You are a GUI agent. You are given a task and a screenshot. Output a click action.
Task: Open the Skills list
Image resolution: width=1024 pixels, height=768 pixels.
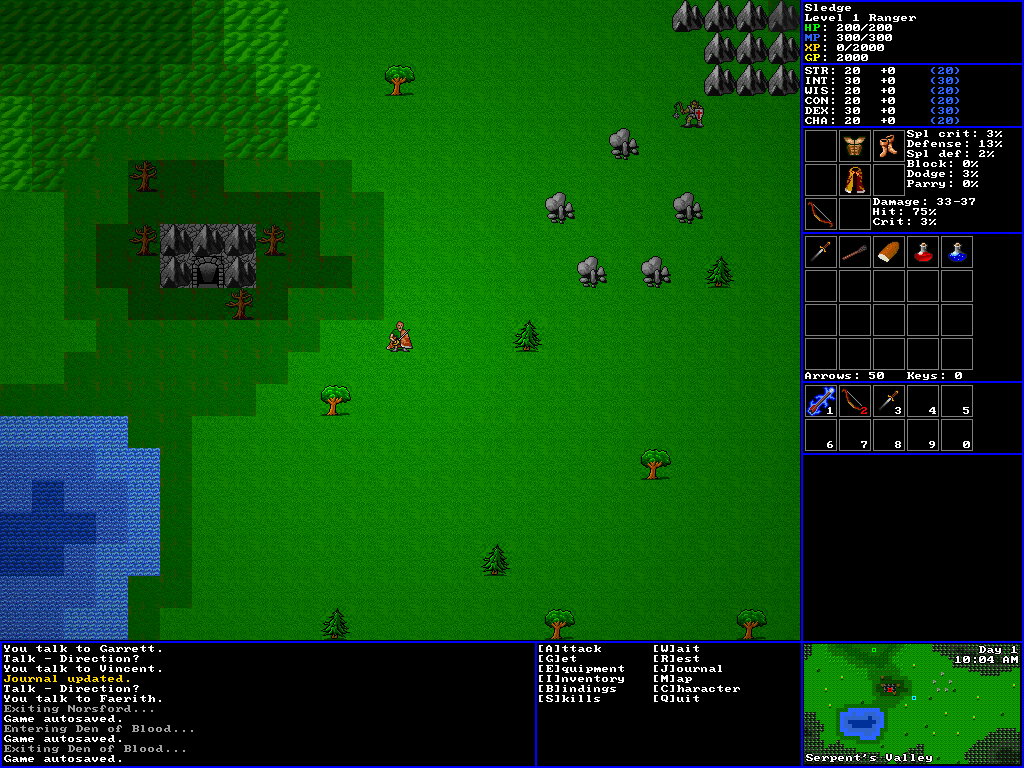570,699
